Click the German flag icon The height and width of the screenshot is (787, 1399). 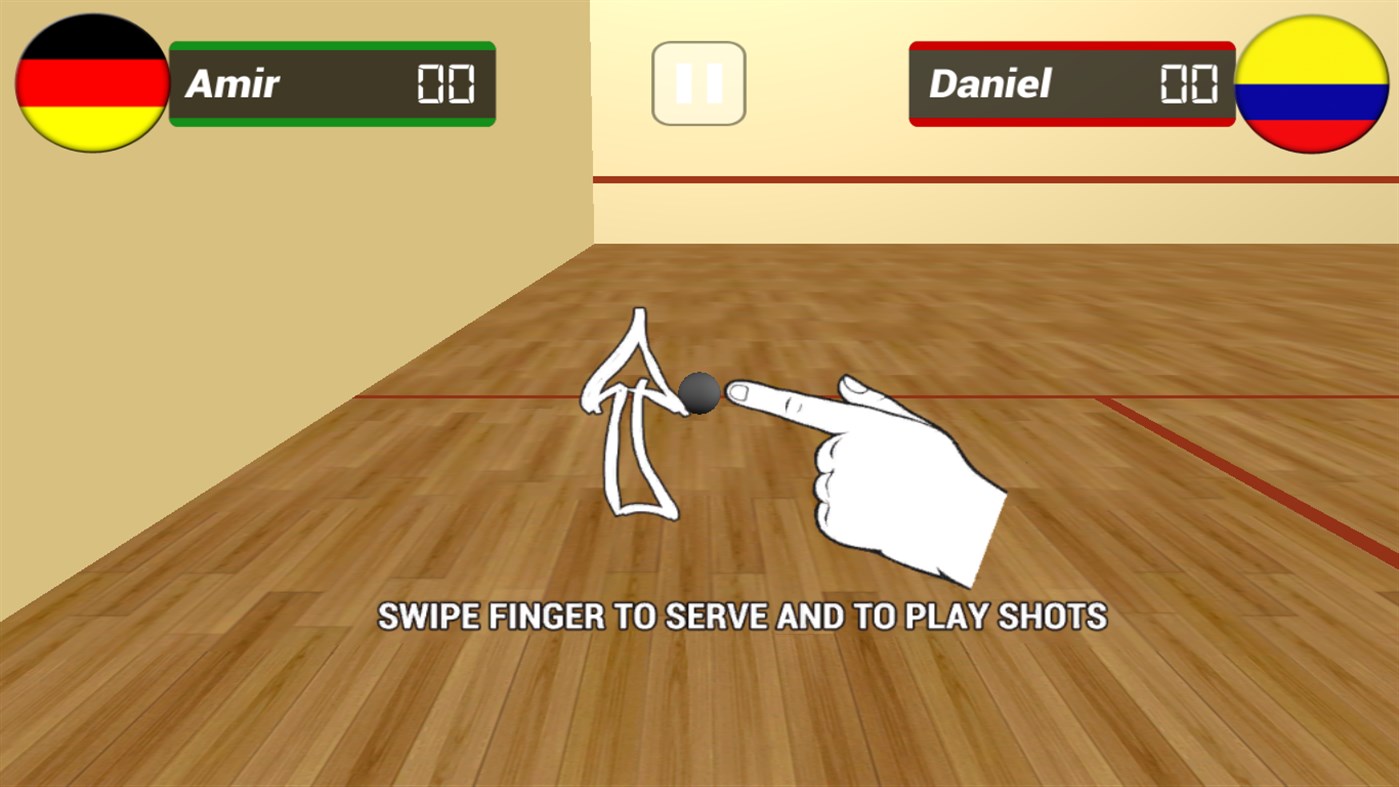90,80
